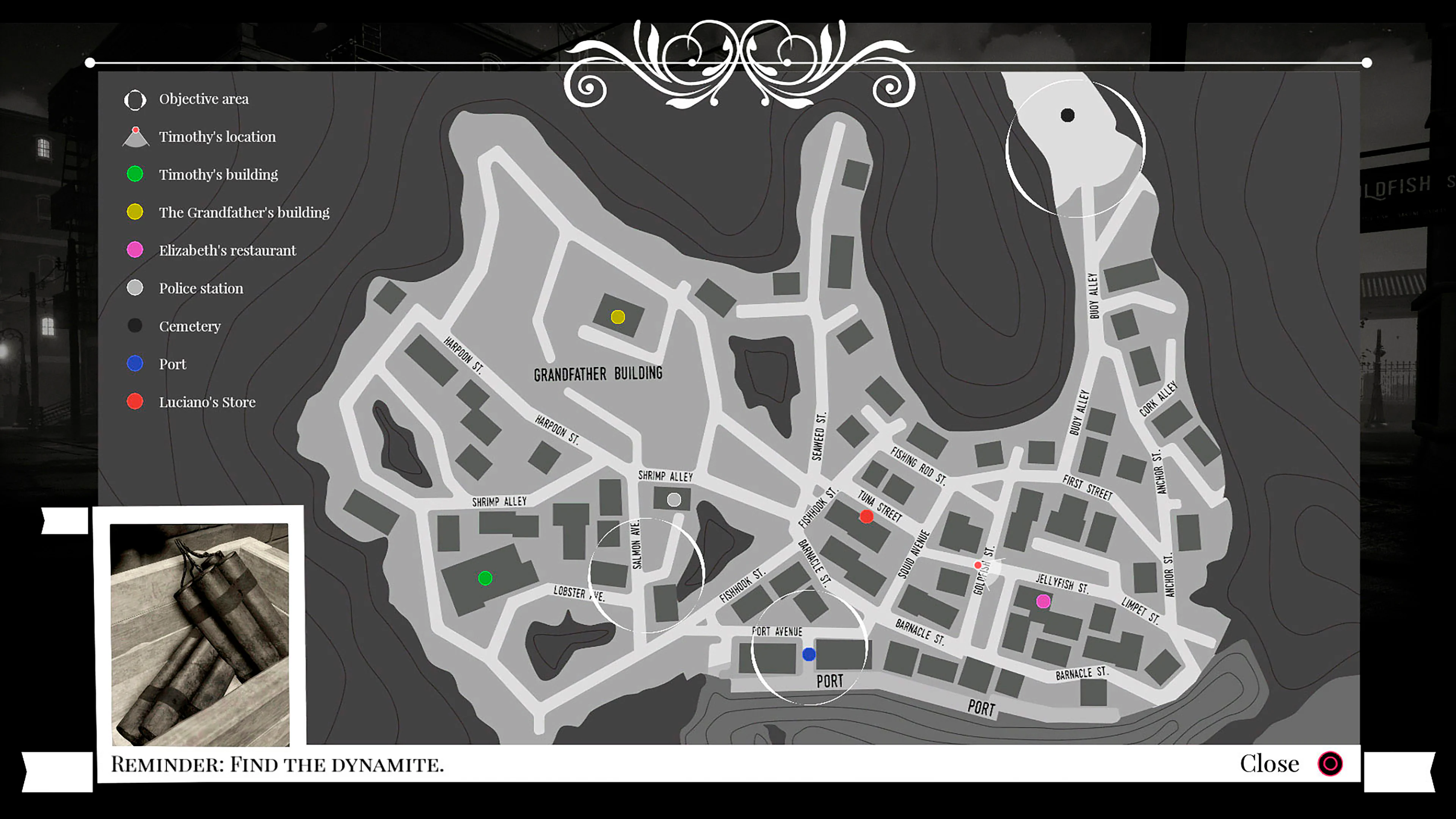Screen dimensions: 1456x819
Task: Click the green marker on Lobster Avenue
Action: click(485, 577)
